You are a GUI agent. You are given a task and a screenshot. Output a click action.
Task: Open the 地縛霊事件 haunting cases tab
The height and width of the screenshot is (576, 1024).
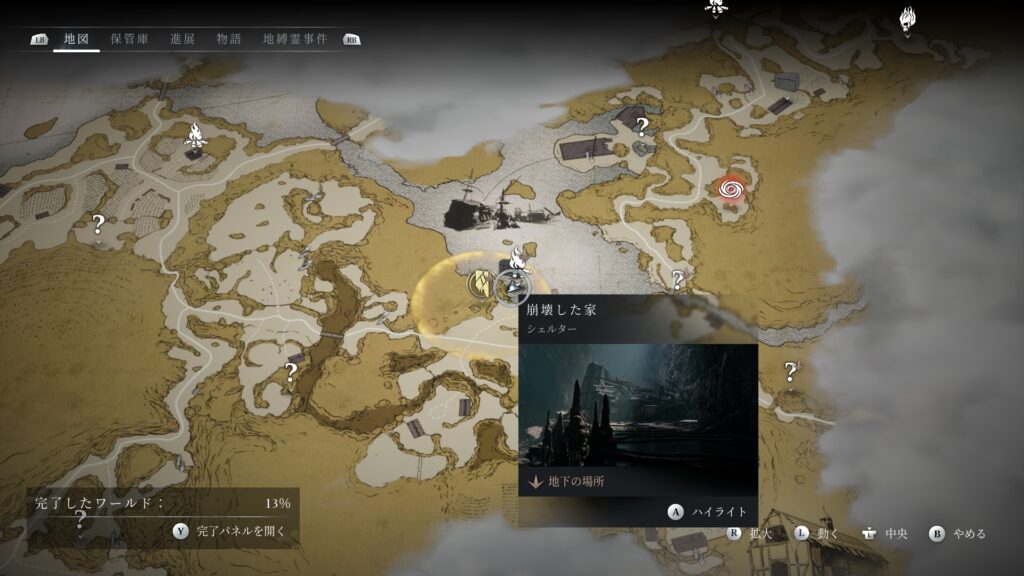(x=294, y=39)
